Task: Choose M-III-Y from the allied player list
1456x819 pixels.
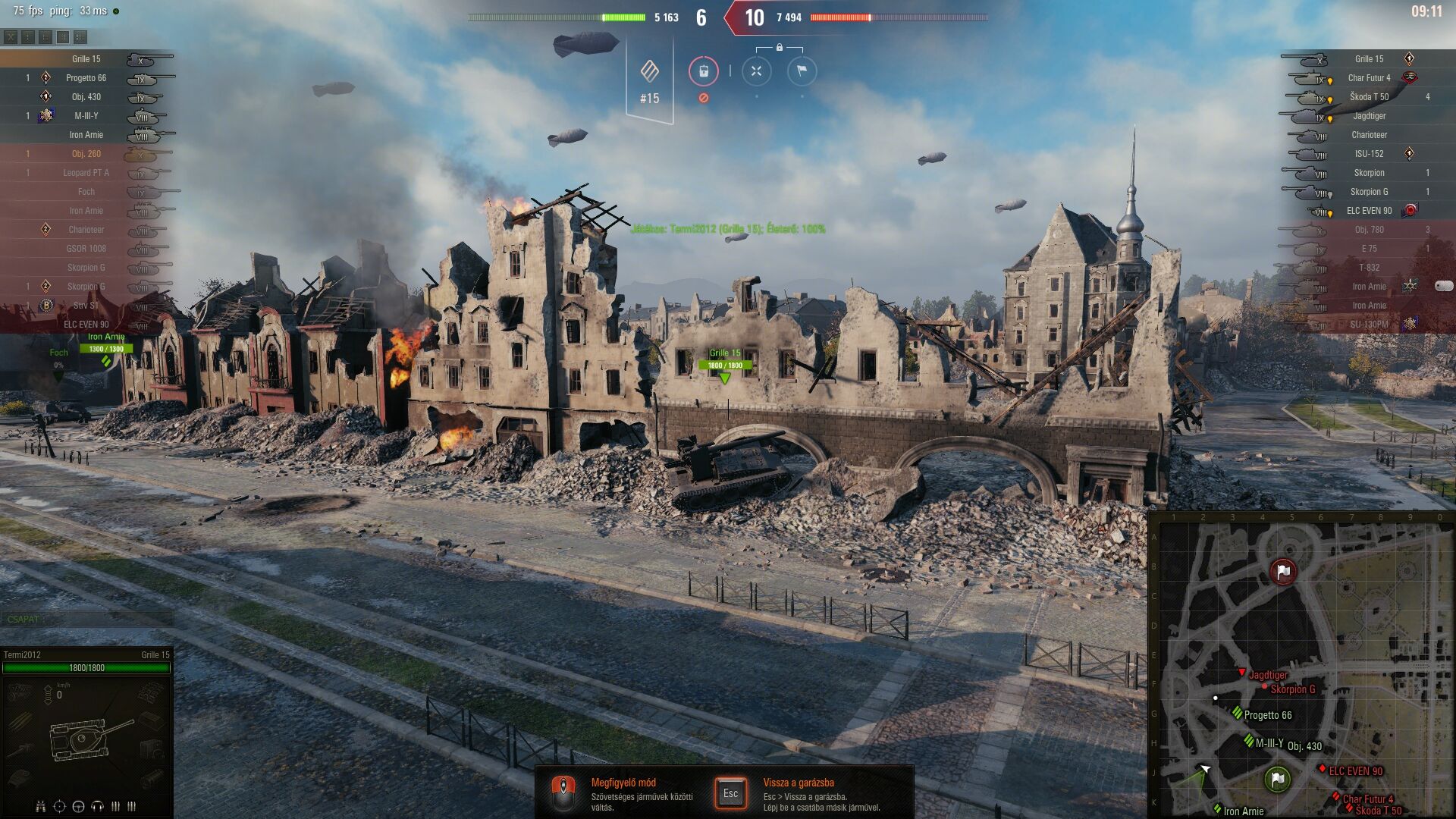Action: click(x=86, y=116)
